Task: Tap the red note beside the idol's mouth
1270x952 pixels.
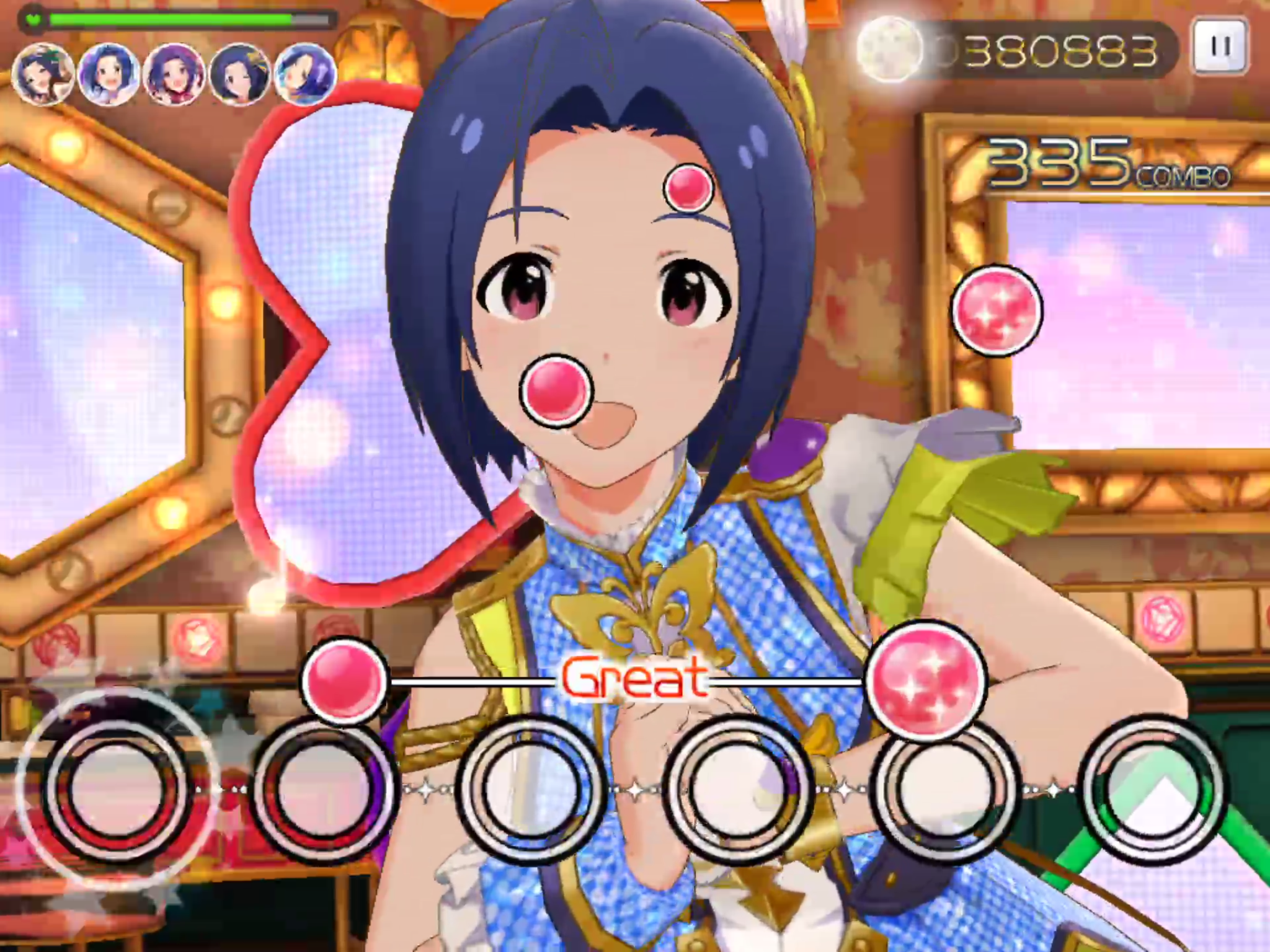Action: (x=556, y=391)
